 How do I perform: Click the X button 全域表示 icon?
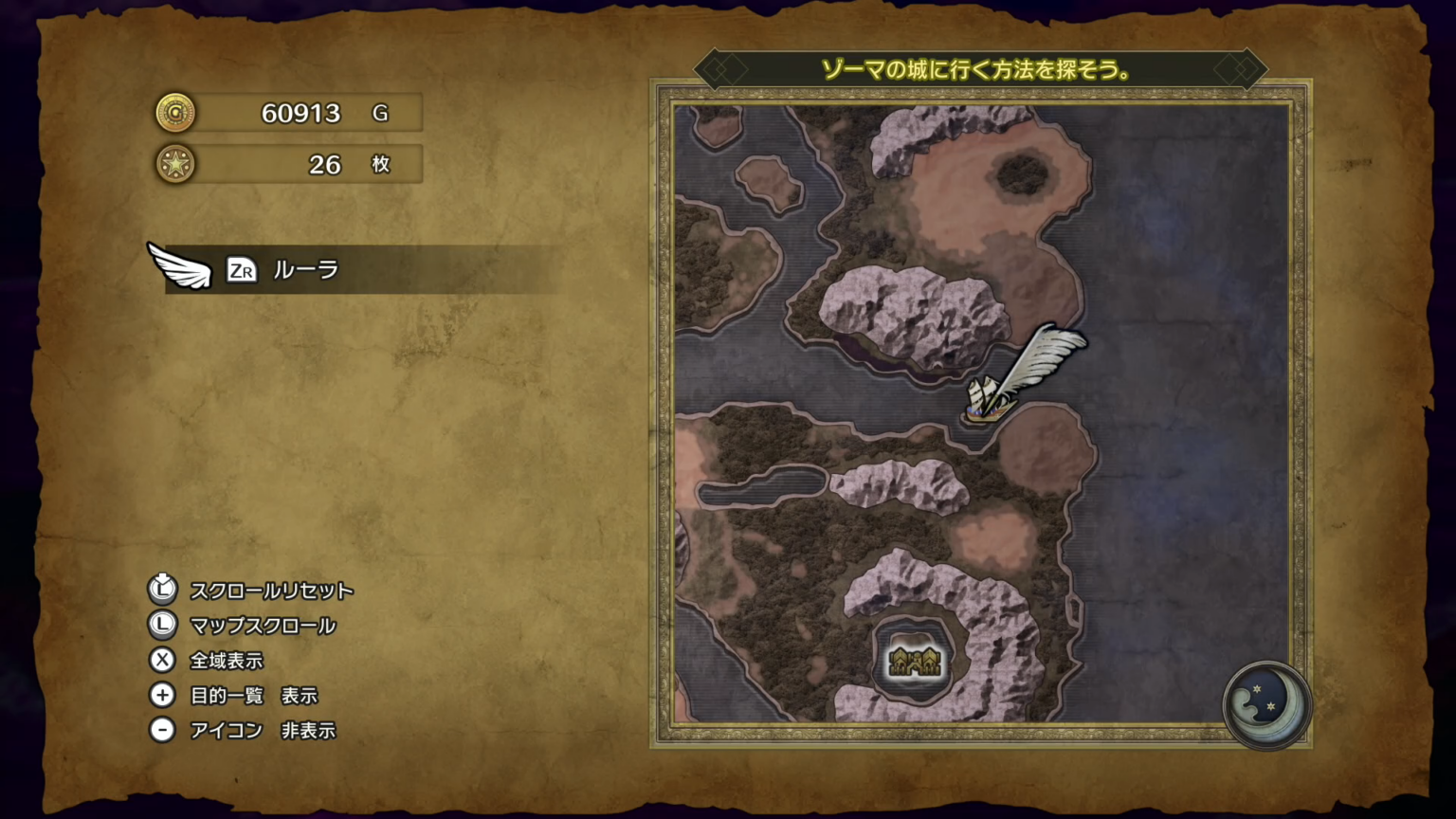(x=162, y=661)
